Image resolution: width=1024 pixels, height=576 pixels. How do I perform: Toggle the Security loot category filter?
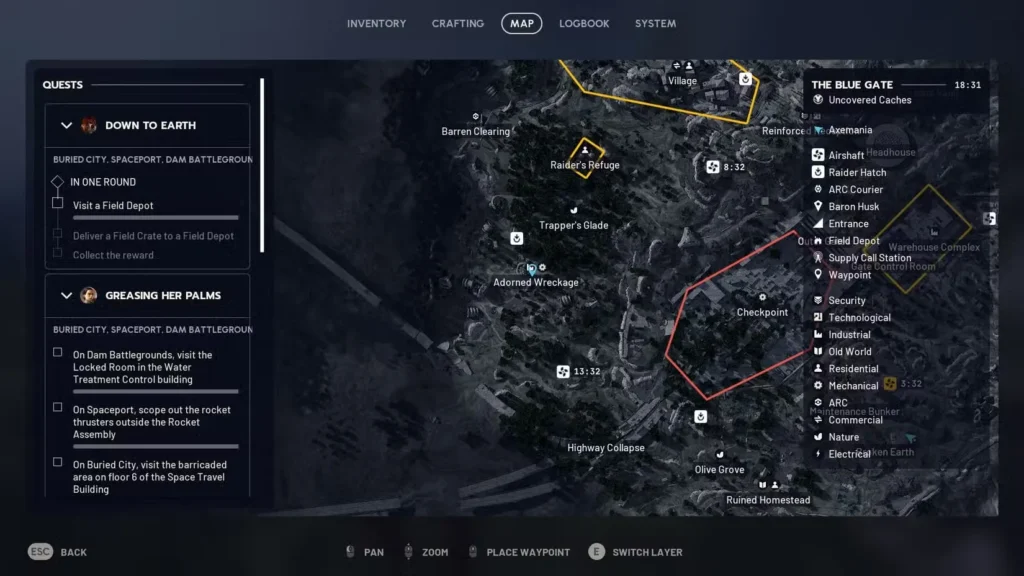click(846, 300)
